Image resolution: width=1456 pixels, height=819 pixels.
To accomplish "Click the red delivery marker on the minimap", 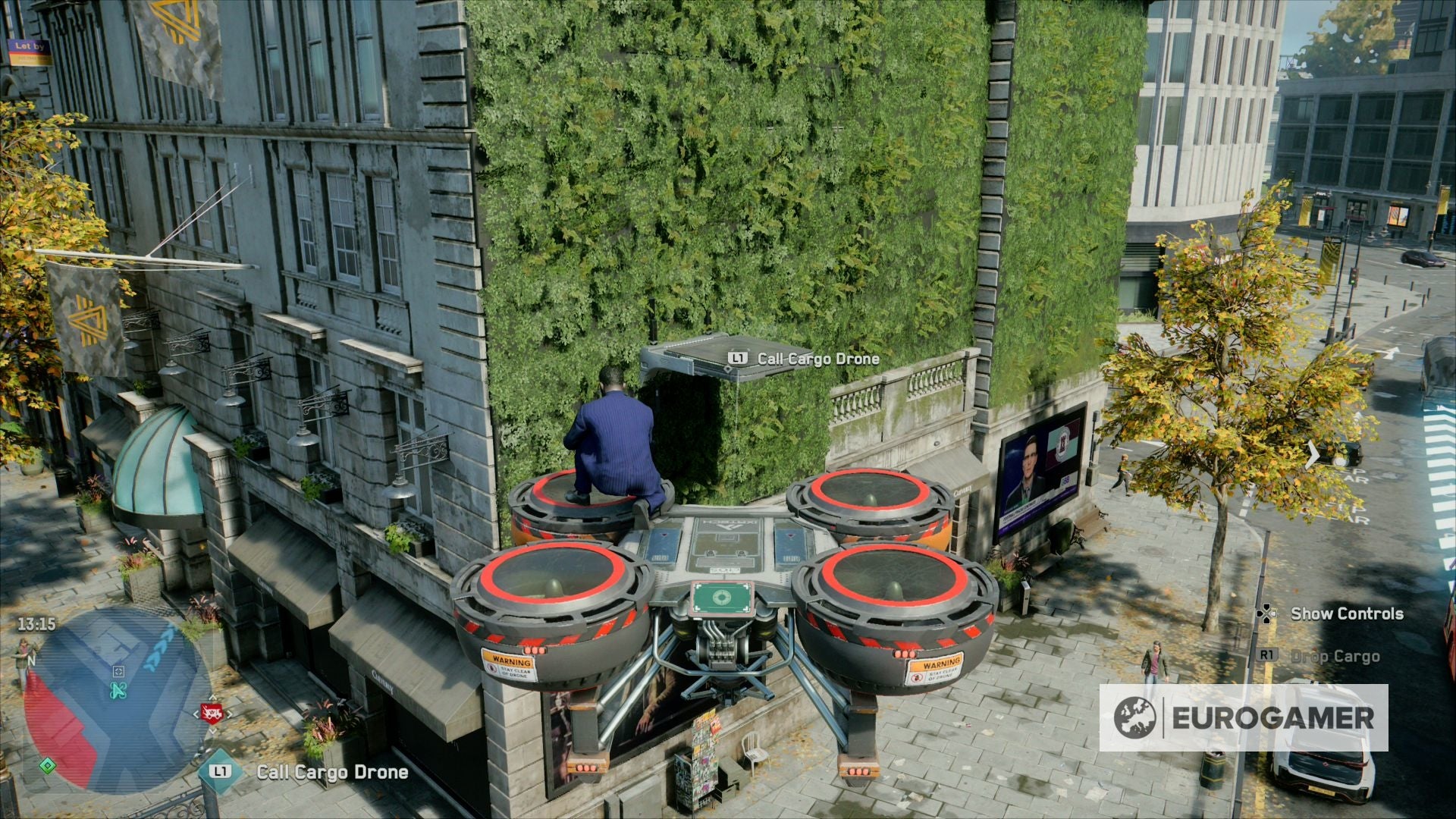I will [x=214, y=713].
